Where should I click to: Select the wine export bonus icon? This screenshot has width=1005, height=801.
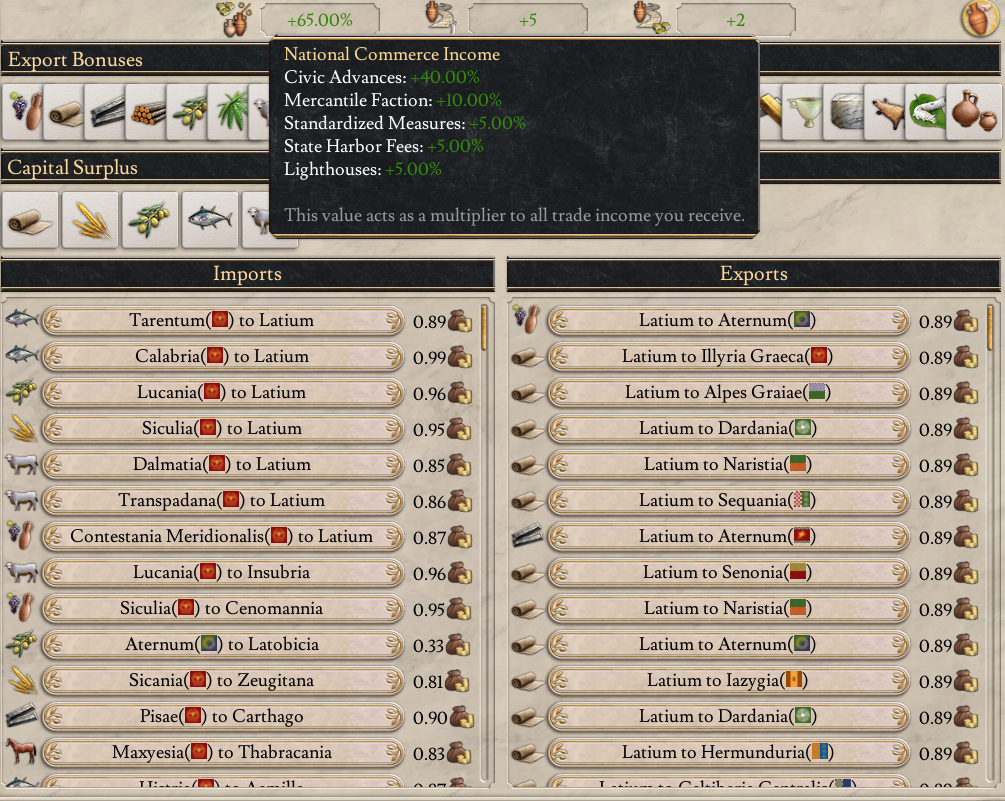coord(25,110)
